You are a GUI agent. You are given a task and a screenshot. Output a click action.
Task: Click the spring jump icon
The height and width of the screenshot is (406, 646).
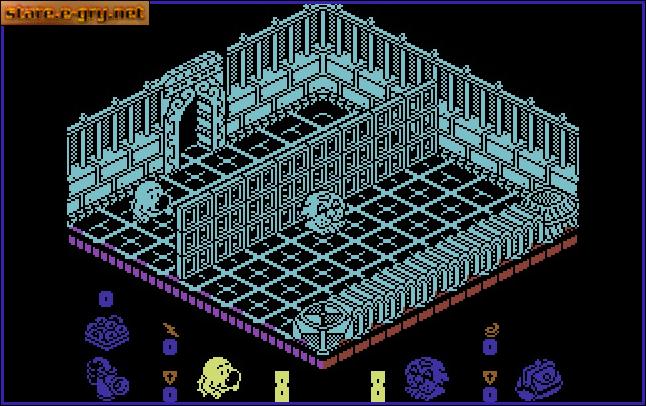[x=490, y=328]
